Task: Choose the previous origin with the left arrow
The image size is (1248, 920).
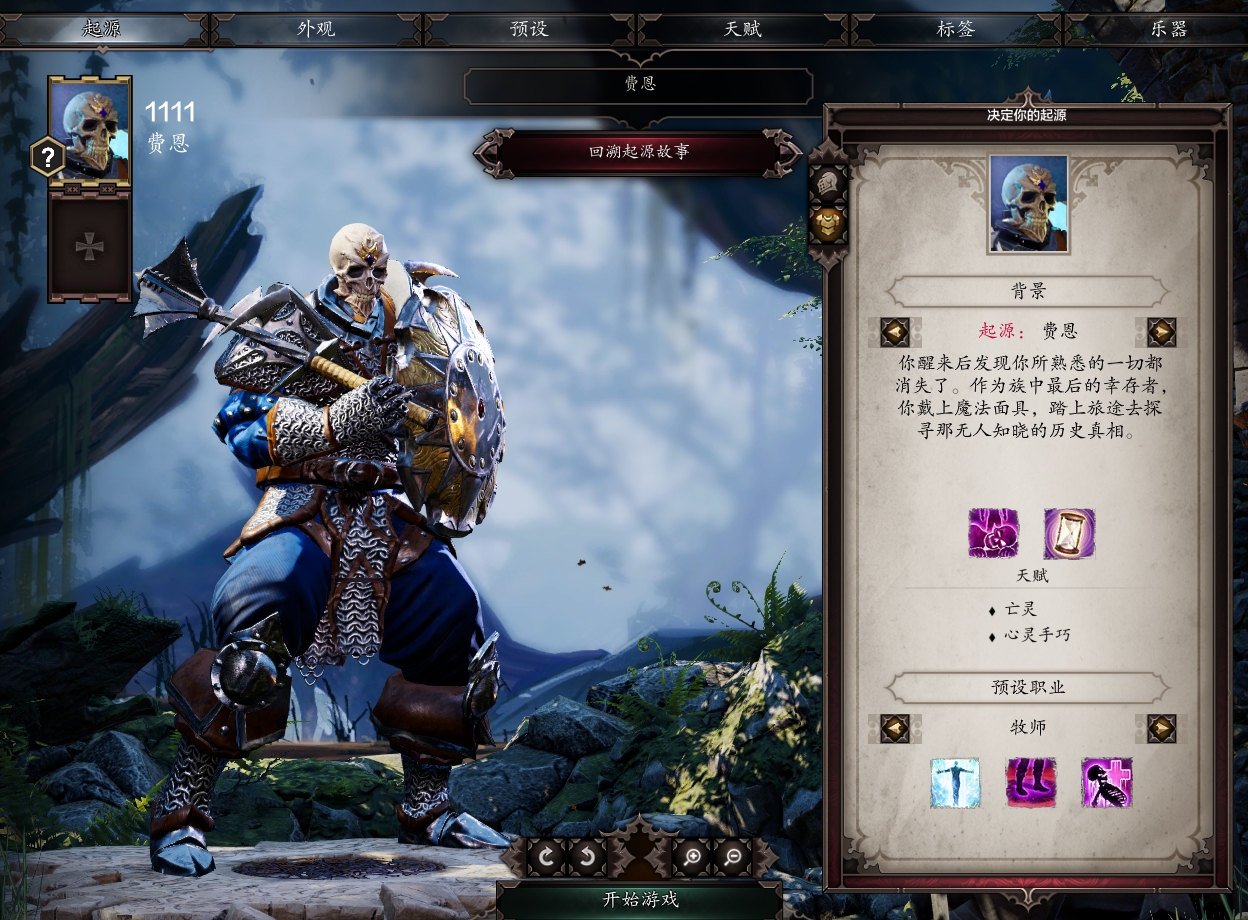Action: click(x=894, y=331)
